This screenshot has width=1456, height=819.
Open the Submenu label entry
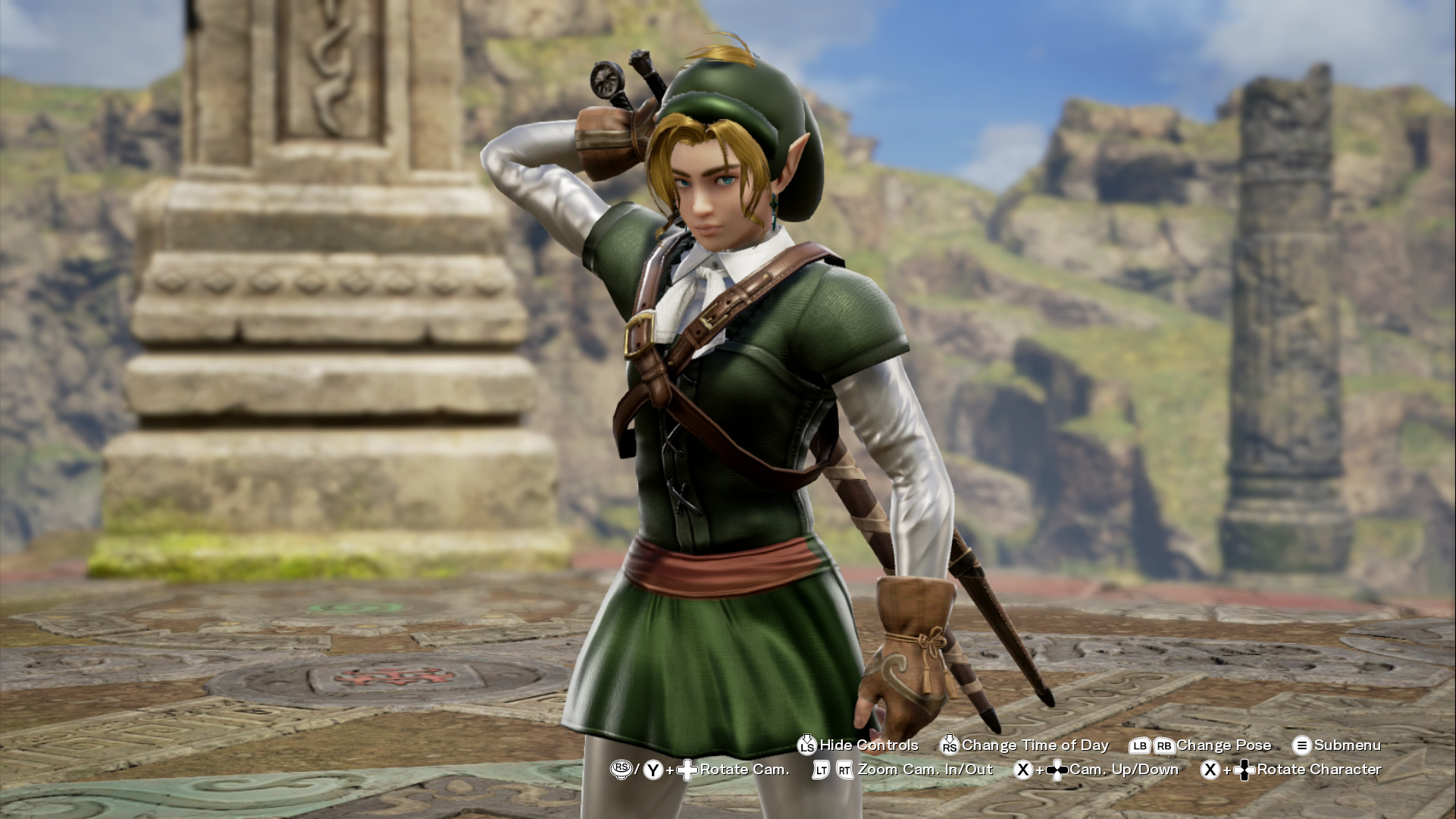pos(1347,745)
